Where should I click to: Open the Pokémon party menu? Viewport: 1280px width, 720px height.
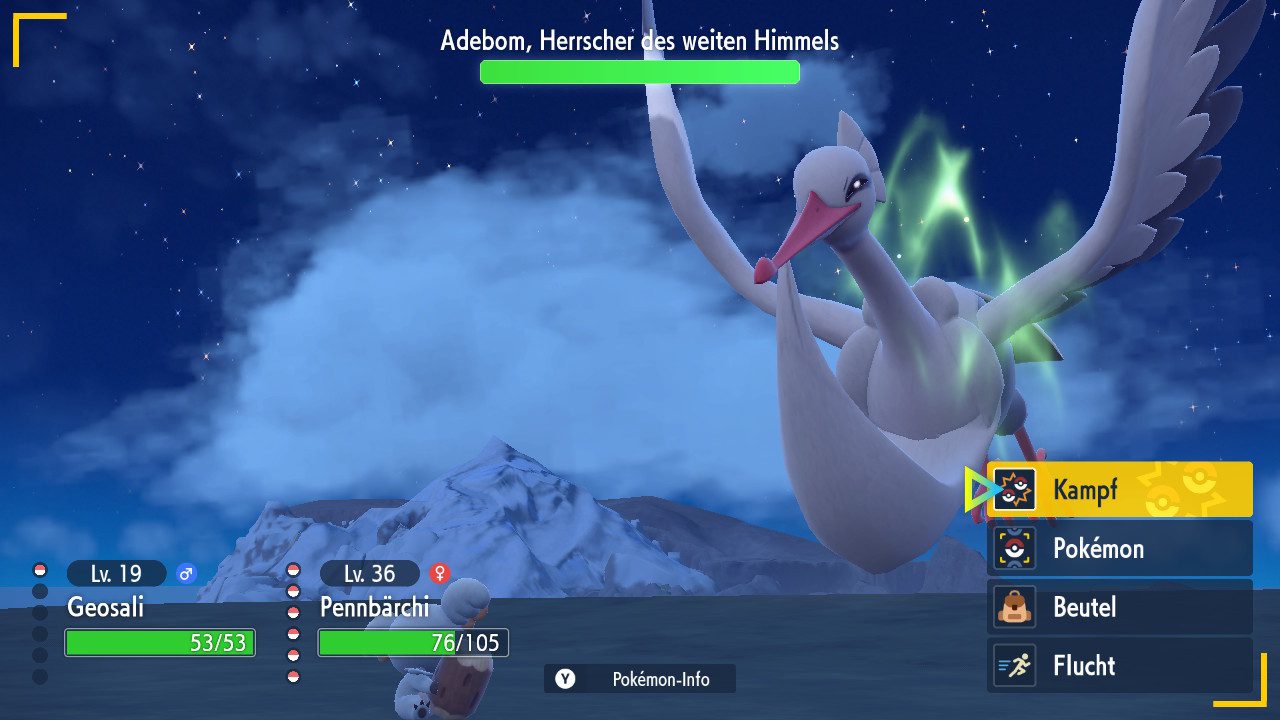(x=1119, y=548)
